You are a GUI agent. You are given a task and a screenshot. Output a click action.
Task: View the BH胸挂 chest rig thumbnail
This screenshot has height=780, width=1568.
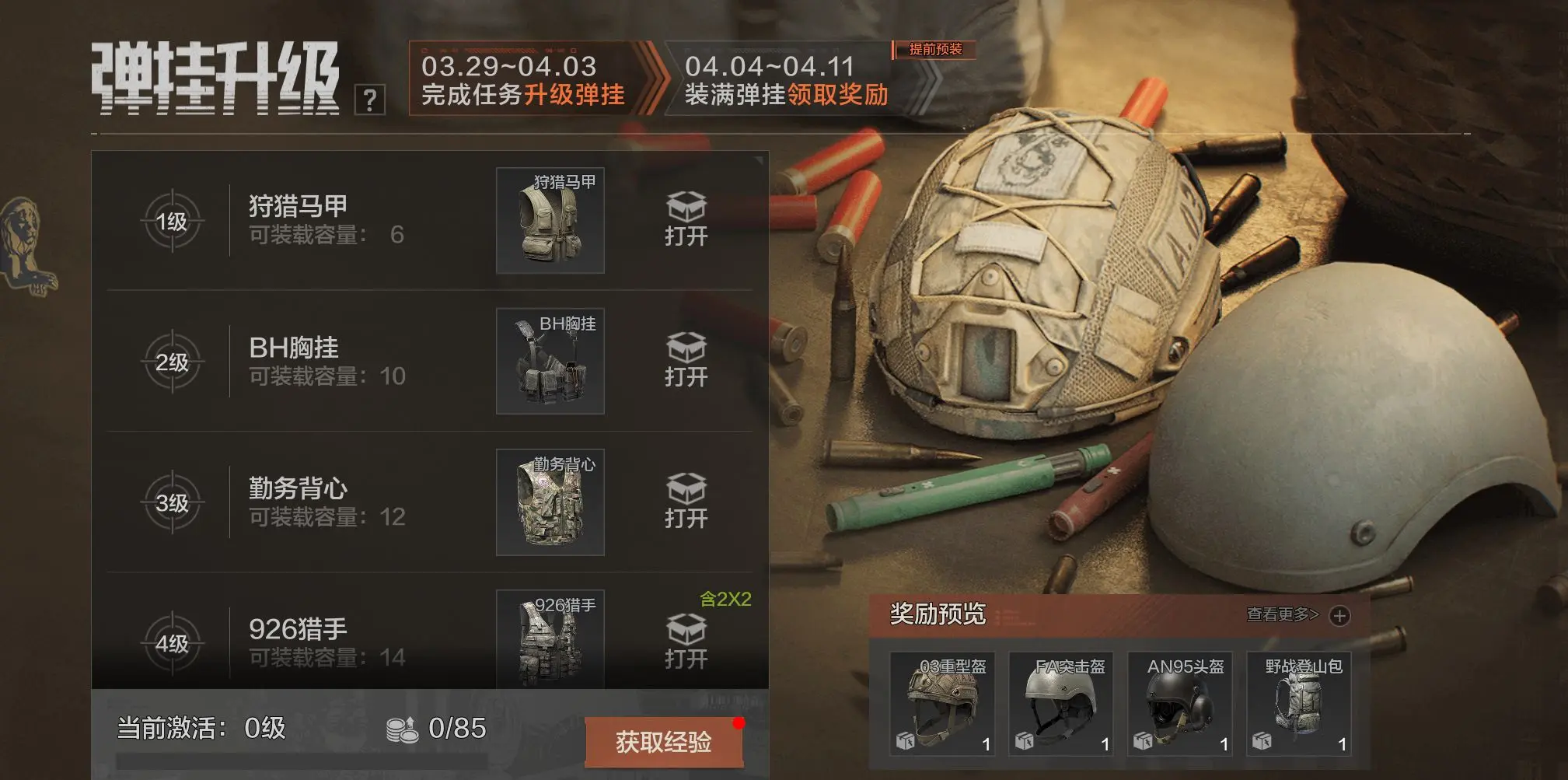[x=550, y=362]
